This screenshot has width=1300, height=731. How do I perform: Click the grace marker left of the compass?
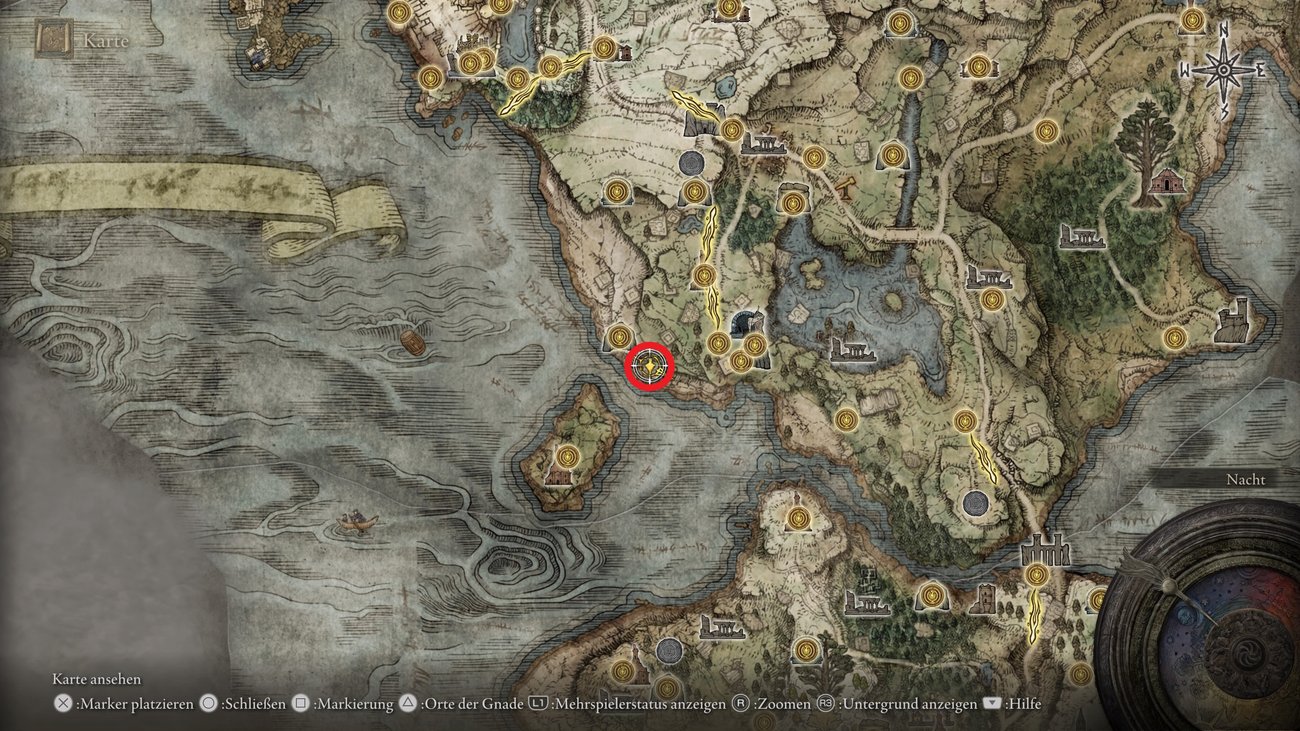(x=1191, y=20)
